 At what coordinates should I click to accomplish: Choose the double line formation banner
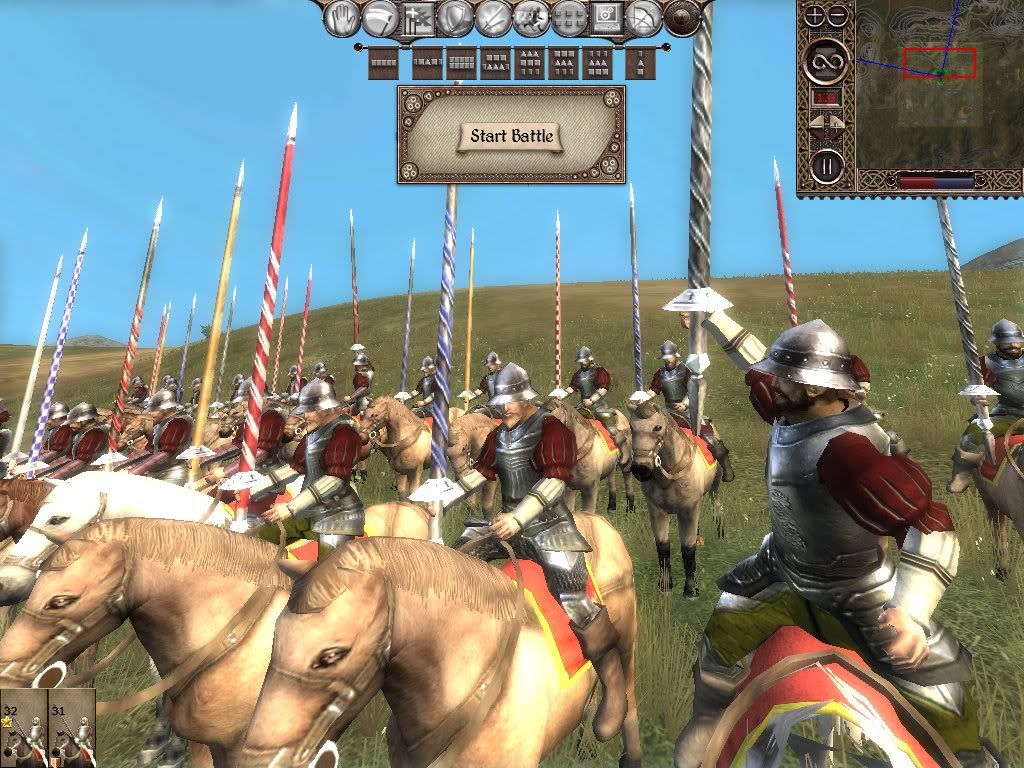pyautogui.click(x=461, y=63)
